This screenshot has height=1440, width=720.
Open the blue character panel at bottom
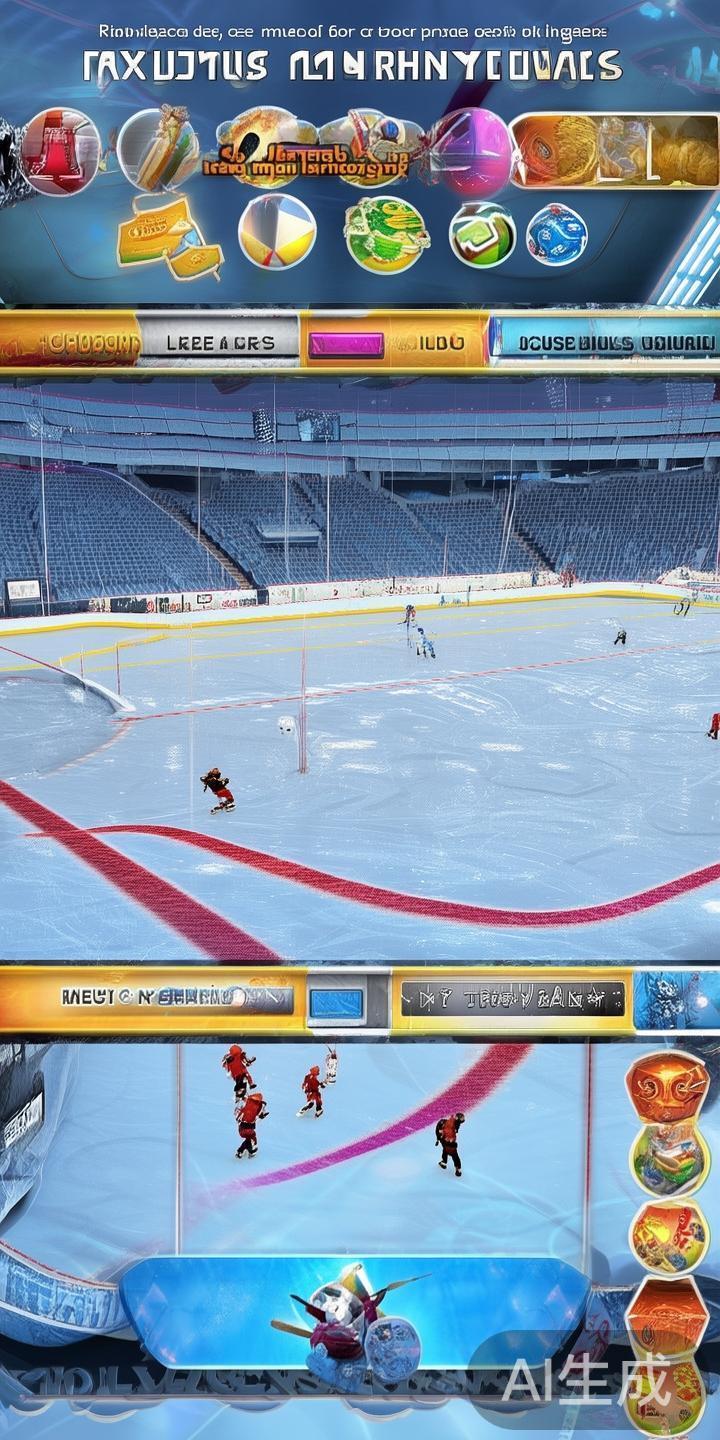coord(355,1308)
